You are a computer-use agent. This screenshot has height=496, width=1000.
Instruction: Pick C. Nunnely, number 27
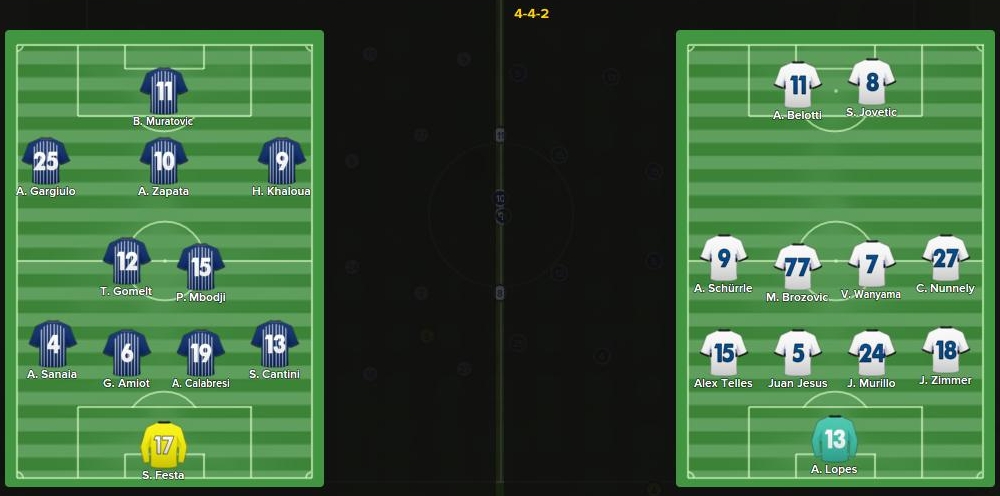[x=946, y=259]
